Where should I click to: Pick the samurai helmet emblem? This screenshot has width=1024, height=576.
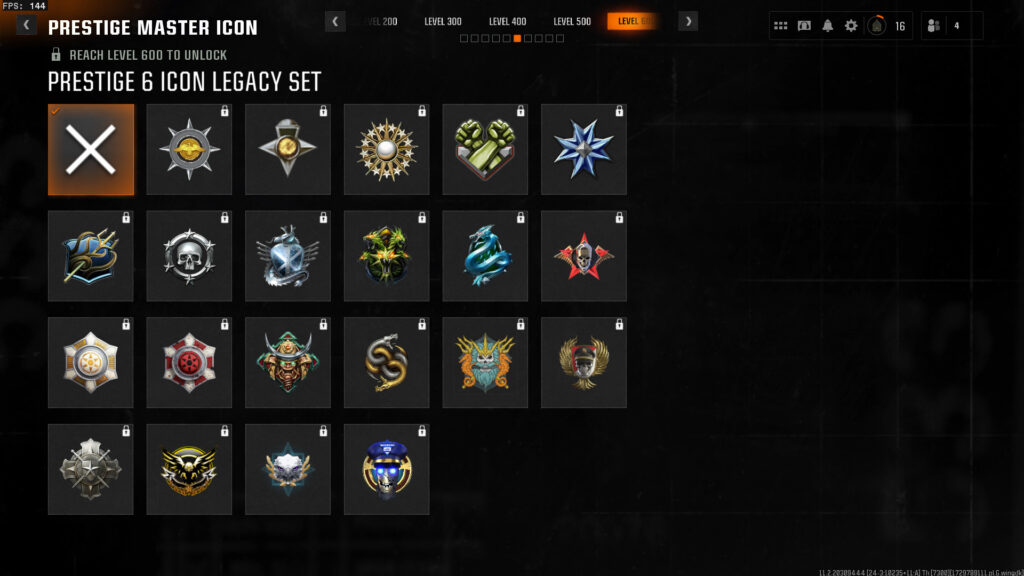tap(288, 363)
